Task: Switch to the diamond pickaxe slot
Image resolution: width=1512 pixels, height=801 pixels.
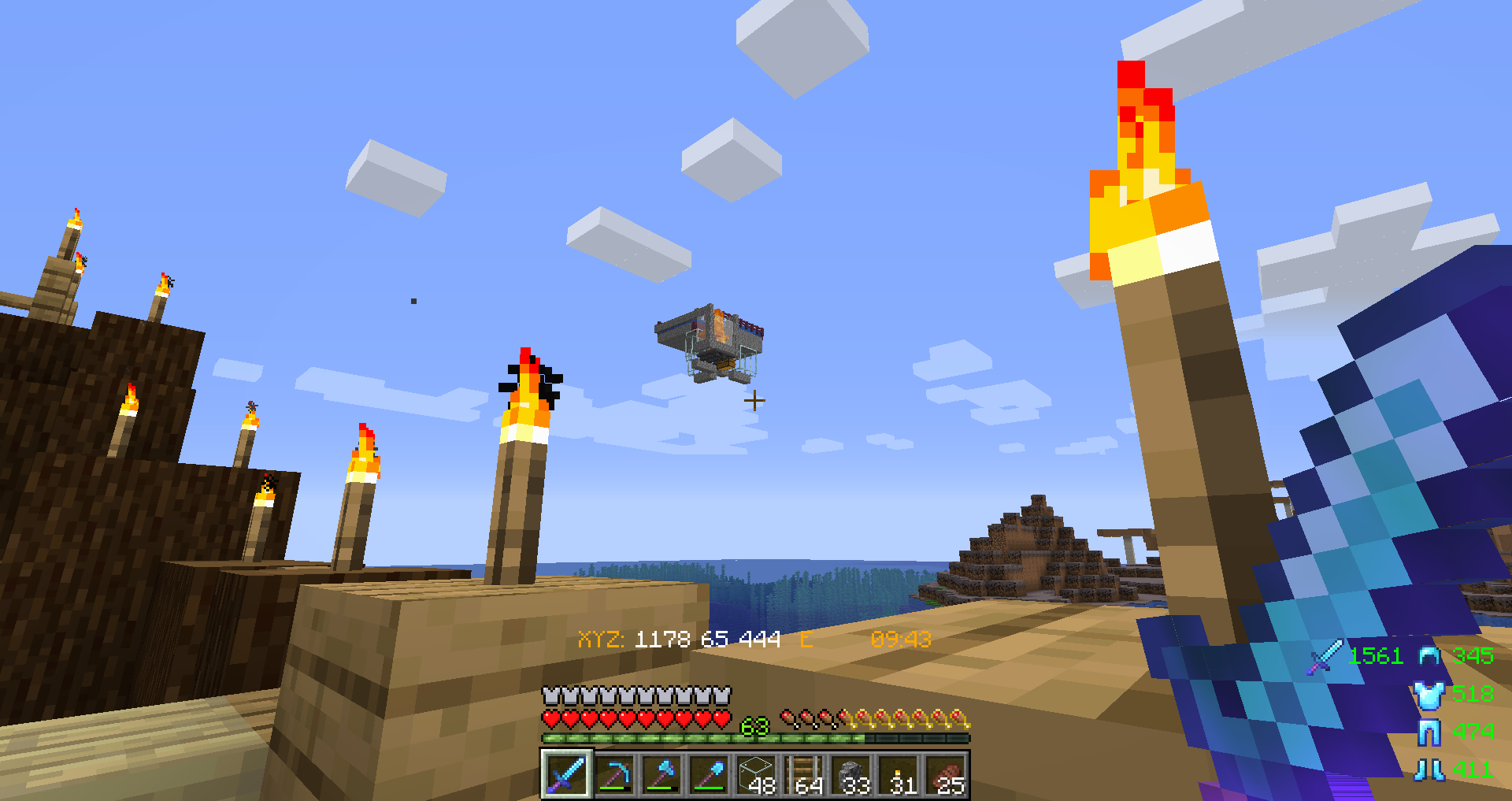Action: [614, 774]
